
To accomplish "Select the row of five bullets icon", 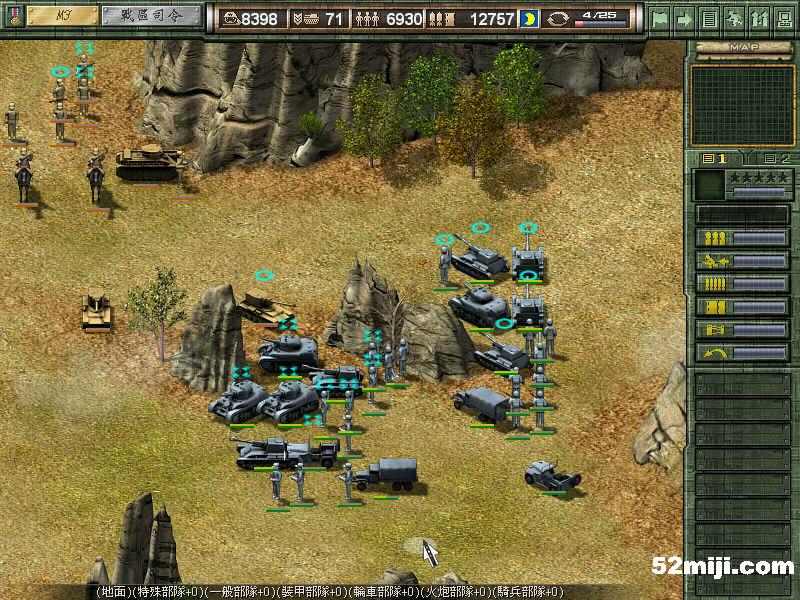I will [x=742, y=284].
